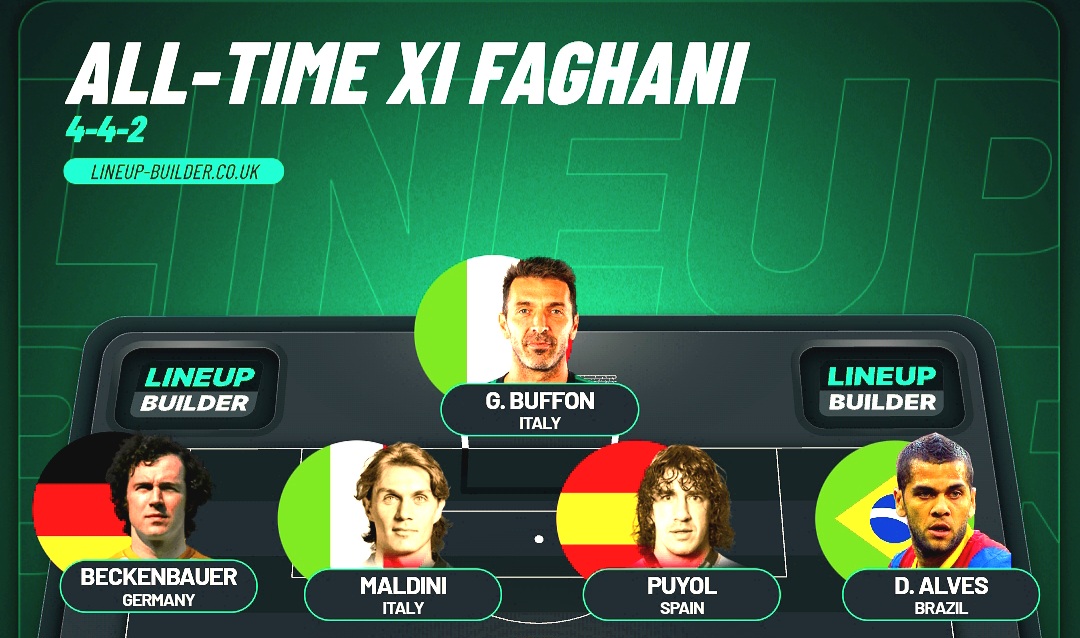This screenshot has width=1080, height=638.
Task: Click the D. Alves Brazil name tag
Action: tap(941, 594)
